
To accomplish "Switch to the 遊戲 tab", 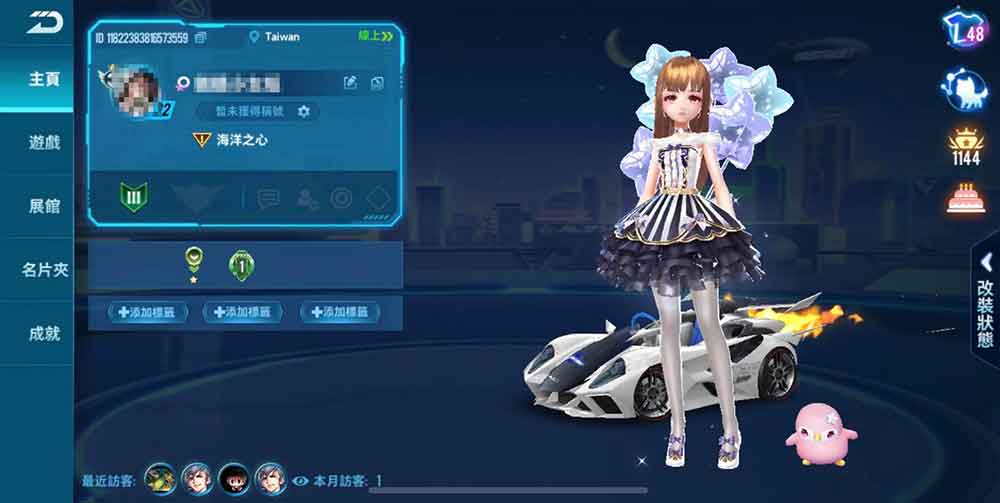I will [x=44, y=142].
